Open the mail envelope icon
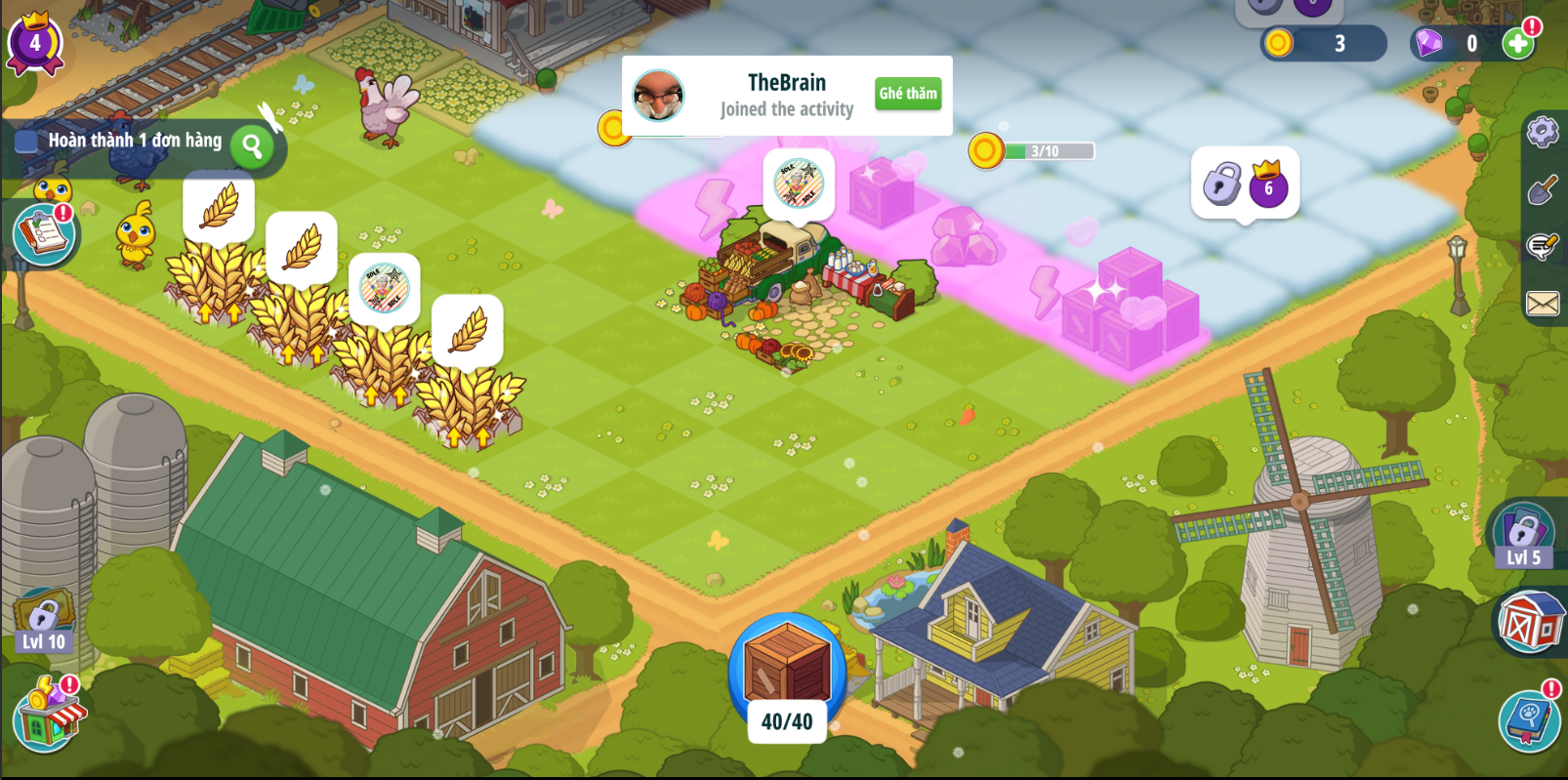 (1542, 304)
